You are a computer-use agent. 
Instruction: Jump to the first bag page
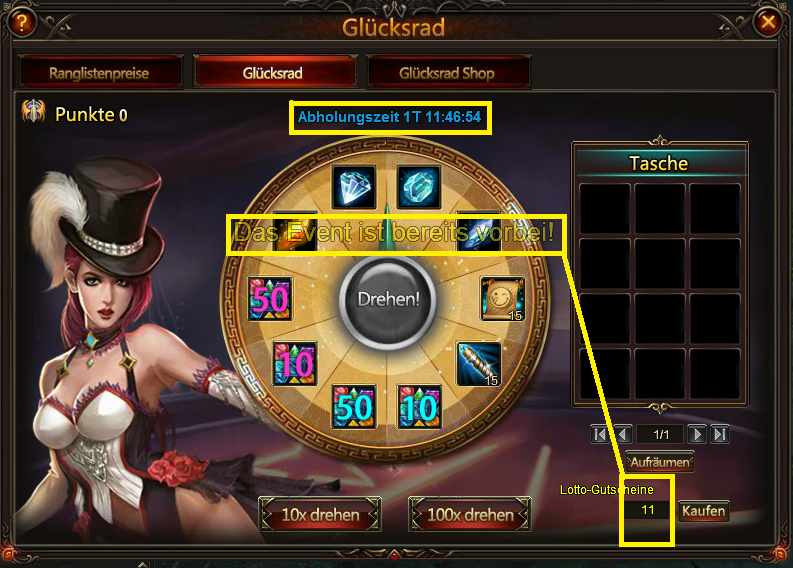tap(600, 435)
